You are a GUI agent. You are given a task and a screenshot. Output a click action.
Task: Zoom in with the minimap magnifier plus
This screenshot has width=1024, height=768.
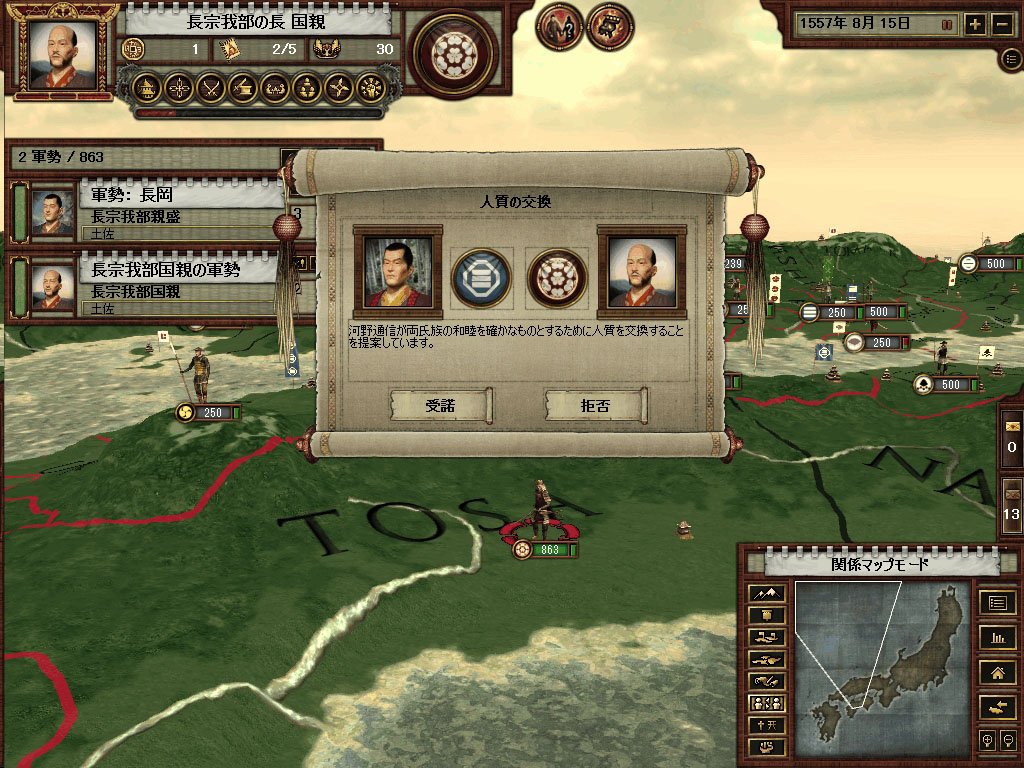[x=987, y=741]
